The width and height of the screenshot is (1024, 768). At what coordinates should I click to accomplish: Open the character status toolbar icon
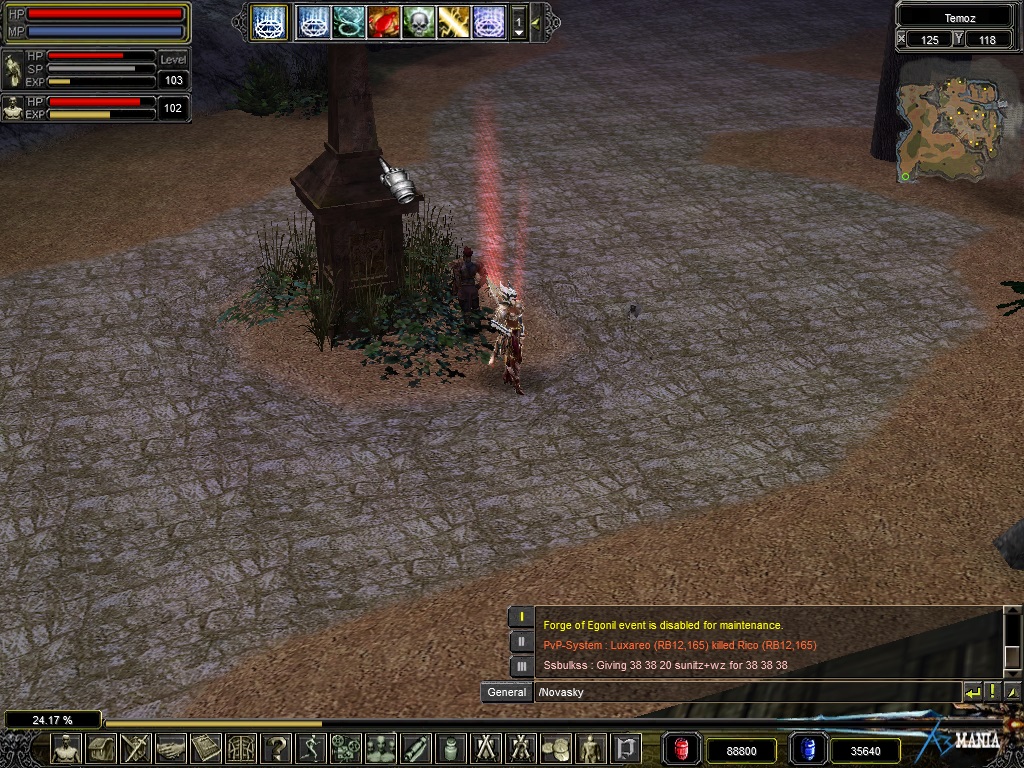pyautogui.click(x=66, y=748)
